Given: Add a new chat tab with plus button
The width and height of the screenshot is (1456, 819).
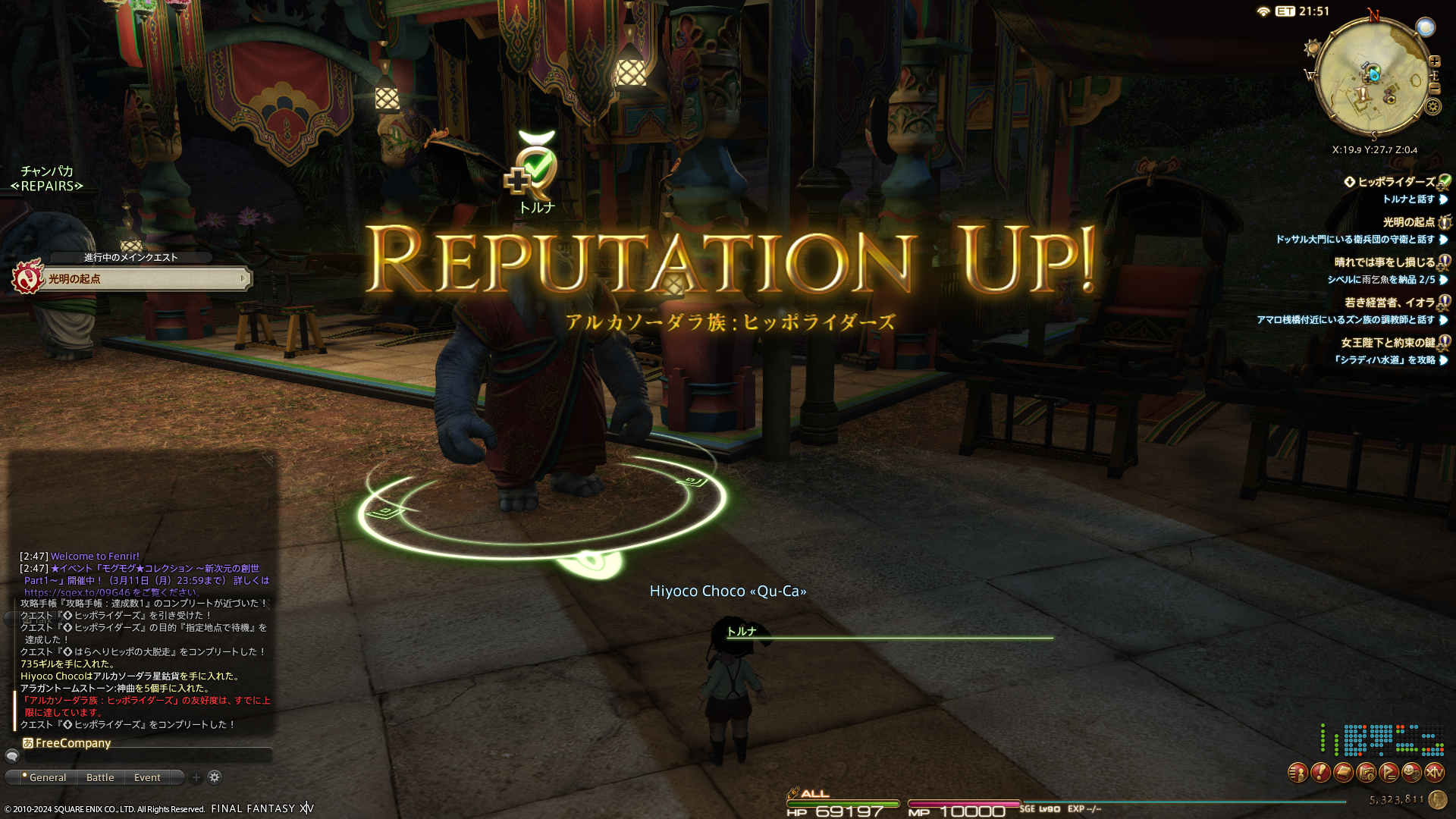Looking at the screenshot, I should [x=196, y=777].
